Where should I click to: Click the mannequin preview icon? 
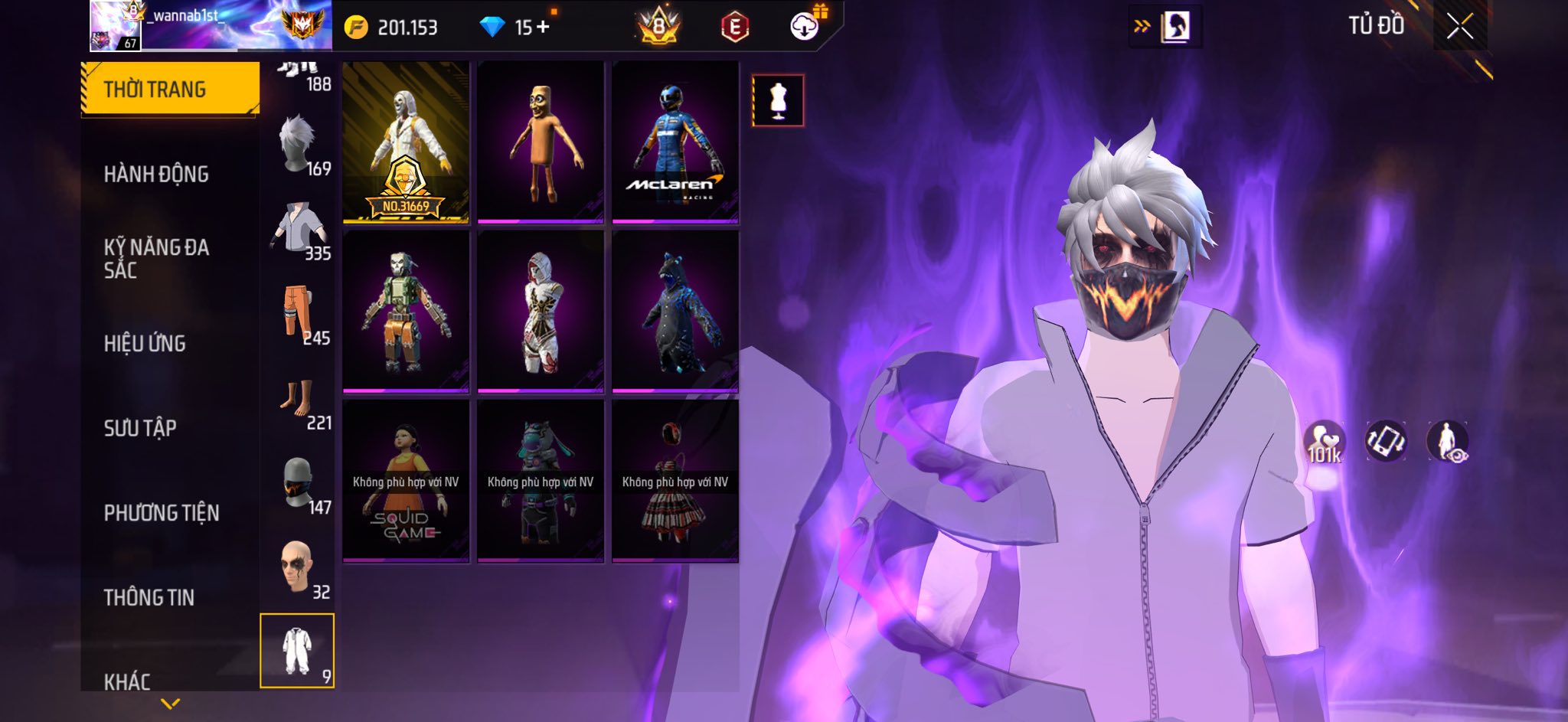tap(778, 100)
